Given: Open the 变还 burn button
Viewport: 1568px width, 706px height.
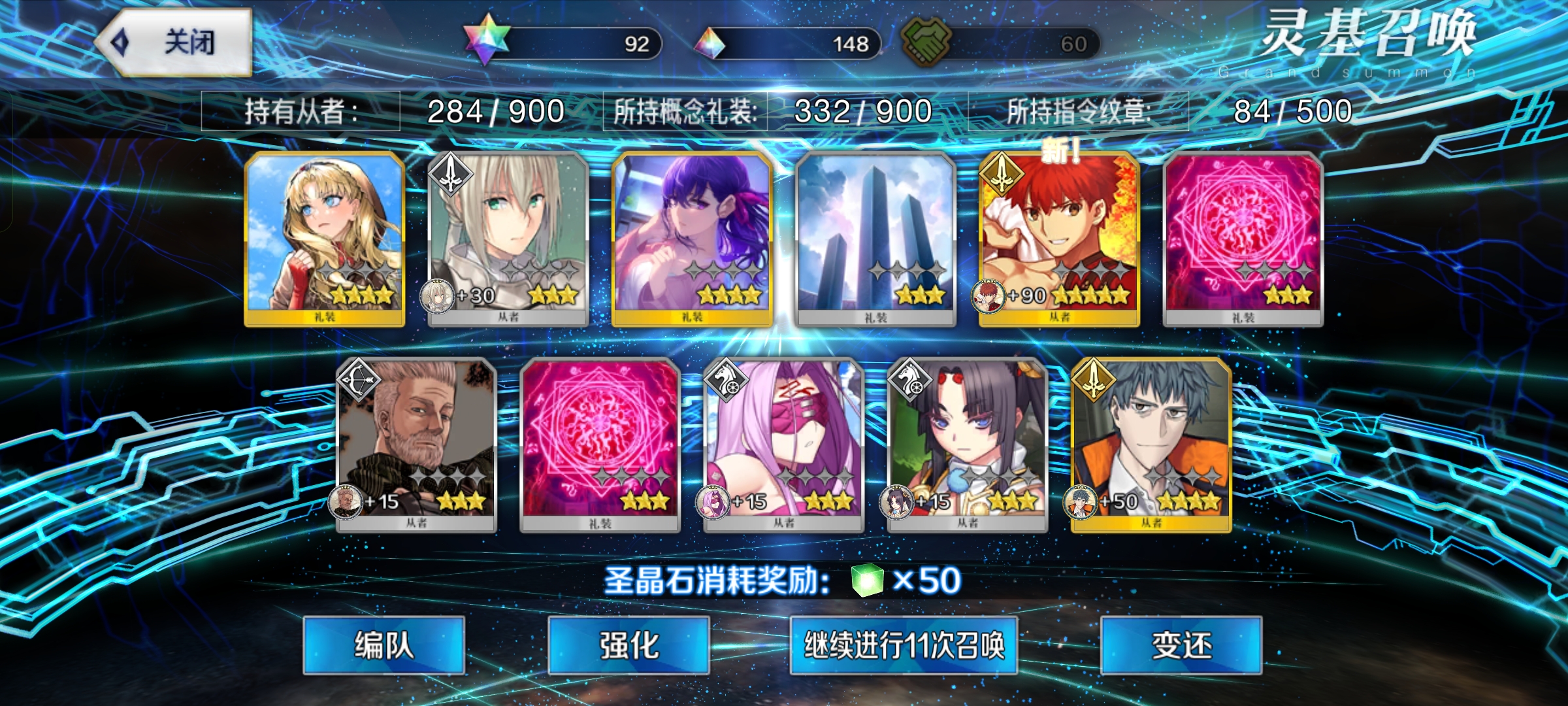Looking at the screenshot, I should pos(1181,645).
